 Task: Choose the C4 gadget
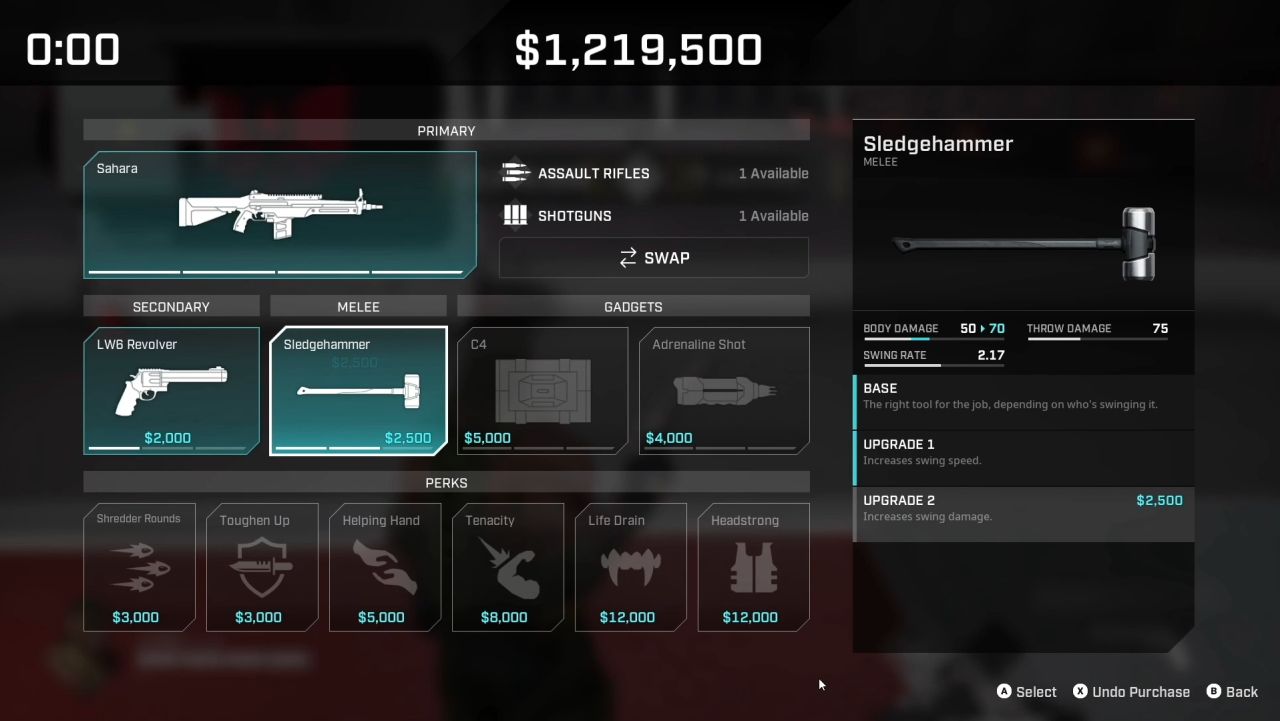[542, 390]
